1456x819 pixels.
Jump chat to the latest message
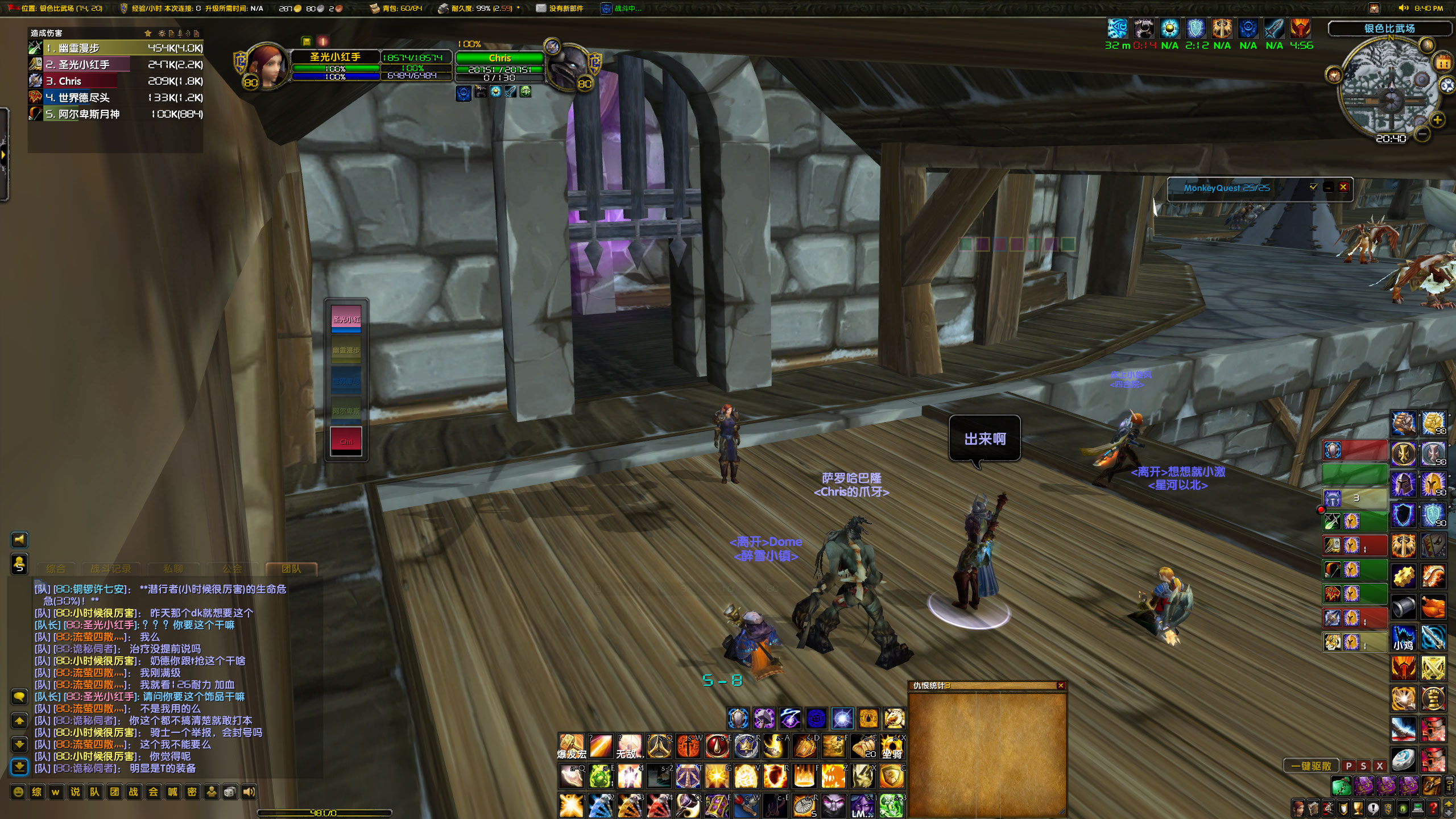pyautogui.click(x=19, y=767)
